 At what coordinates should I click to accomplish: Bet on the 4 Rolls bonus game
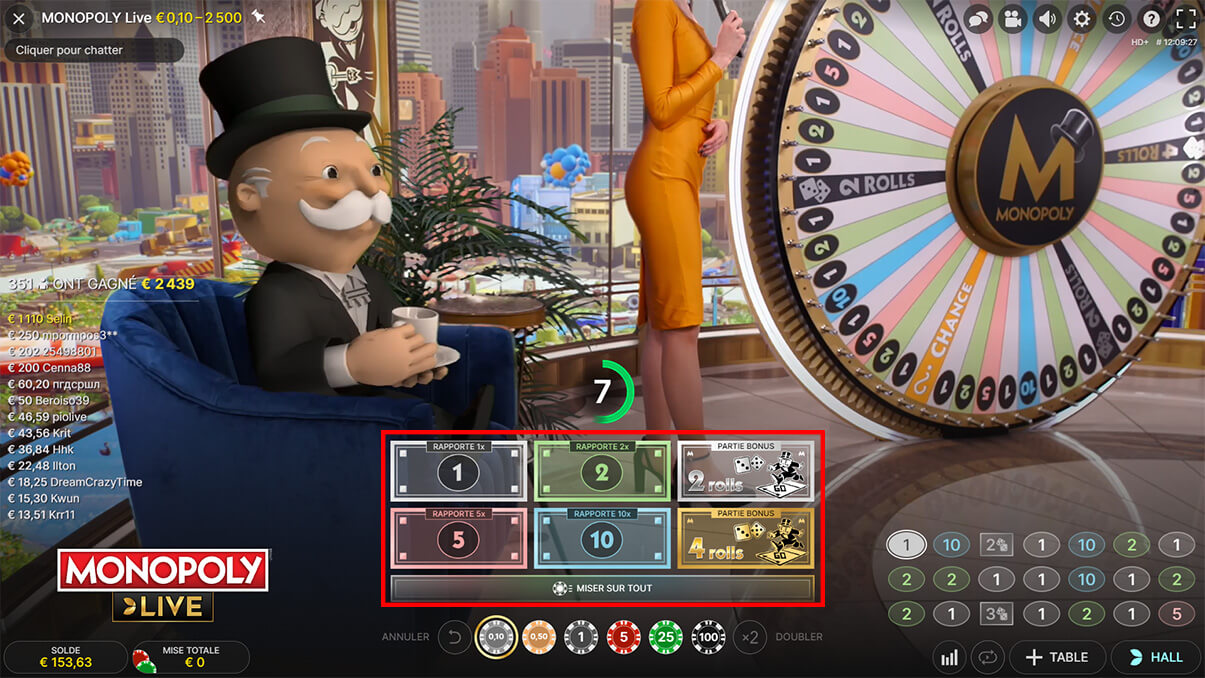(745, 540)
